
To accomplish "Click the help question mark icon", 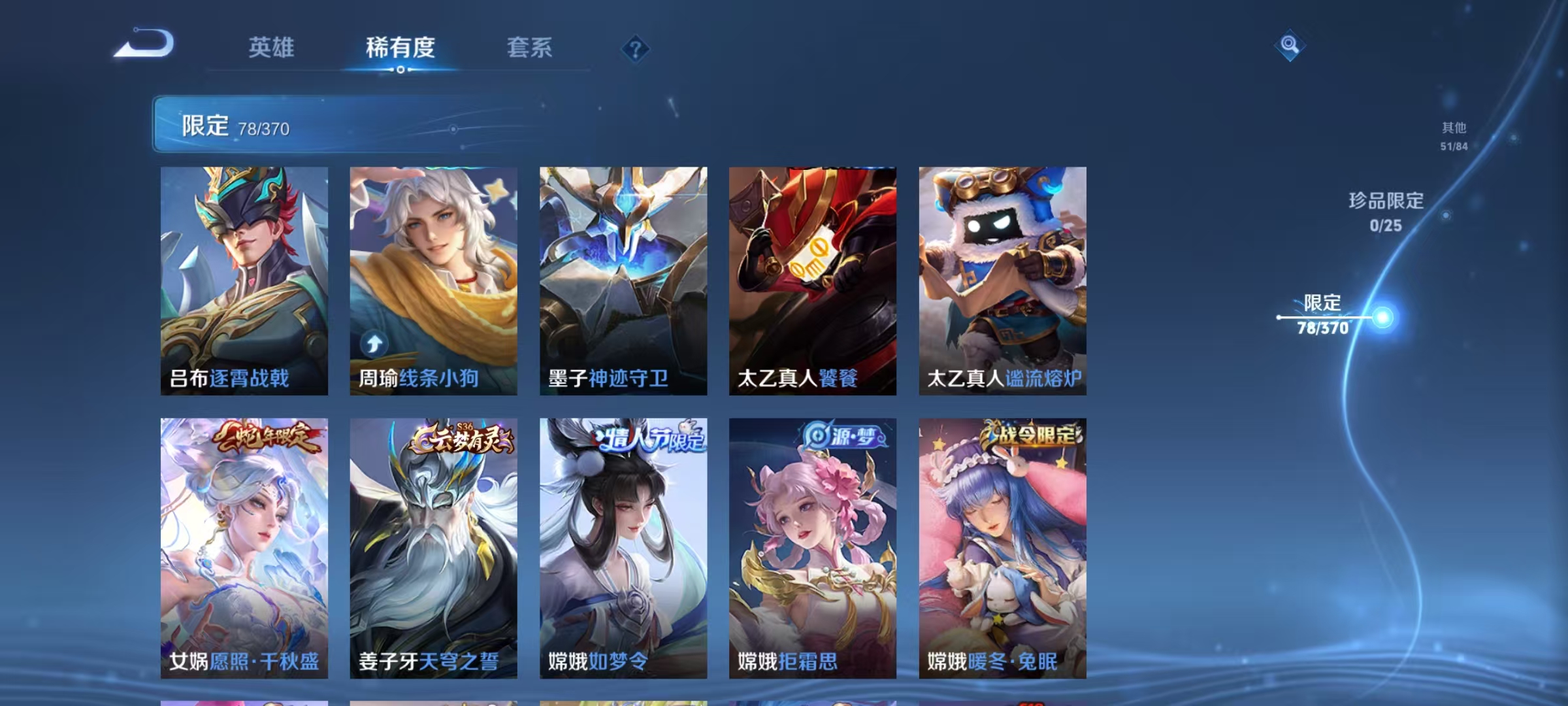I will point(636,48).
